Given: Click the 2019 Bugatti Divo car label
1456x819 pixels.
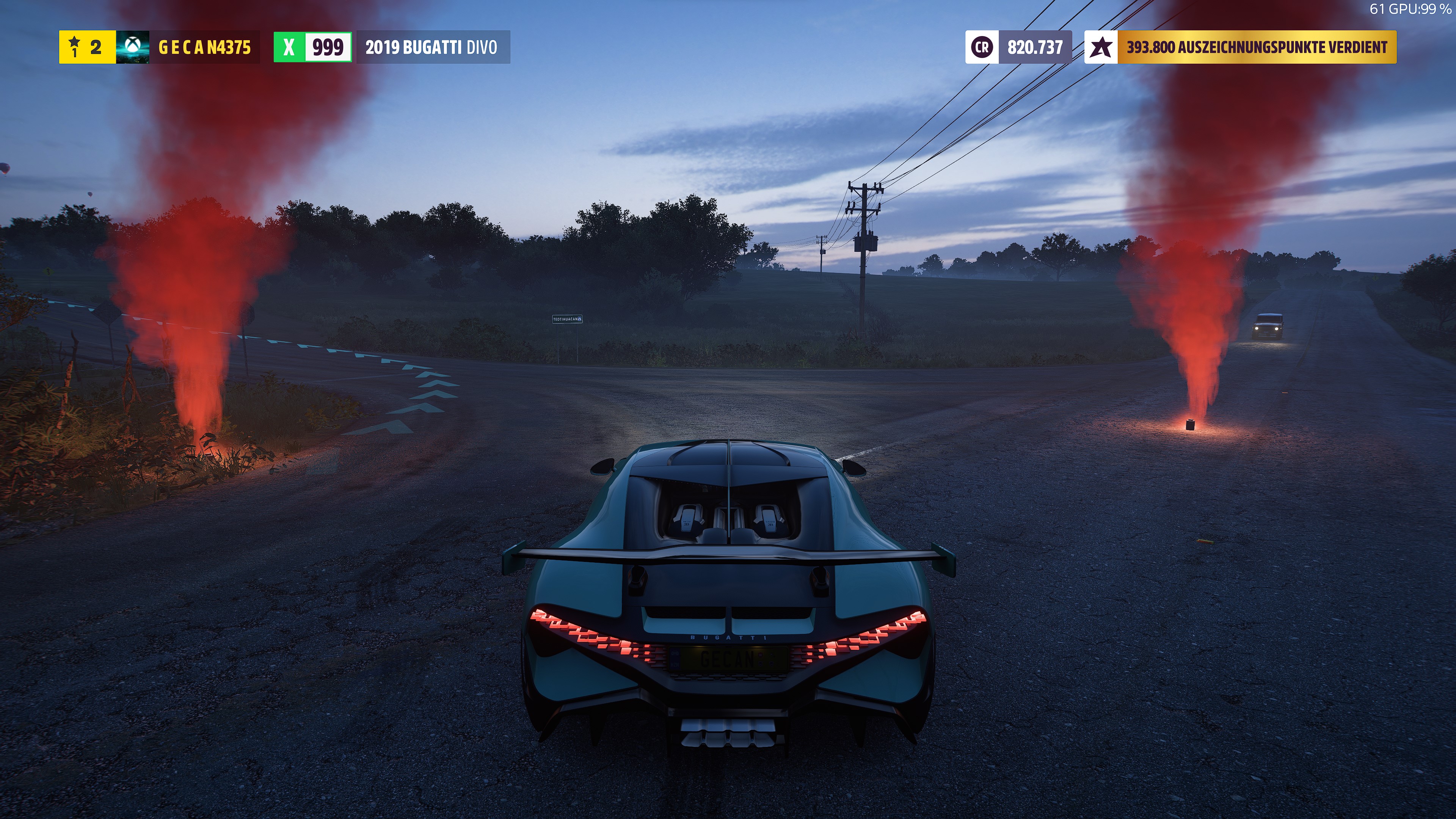Looking at the screenshot, I should [432, 47].
